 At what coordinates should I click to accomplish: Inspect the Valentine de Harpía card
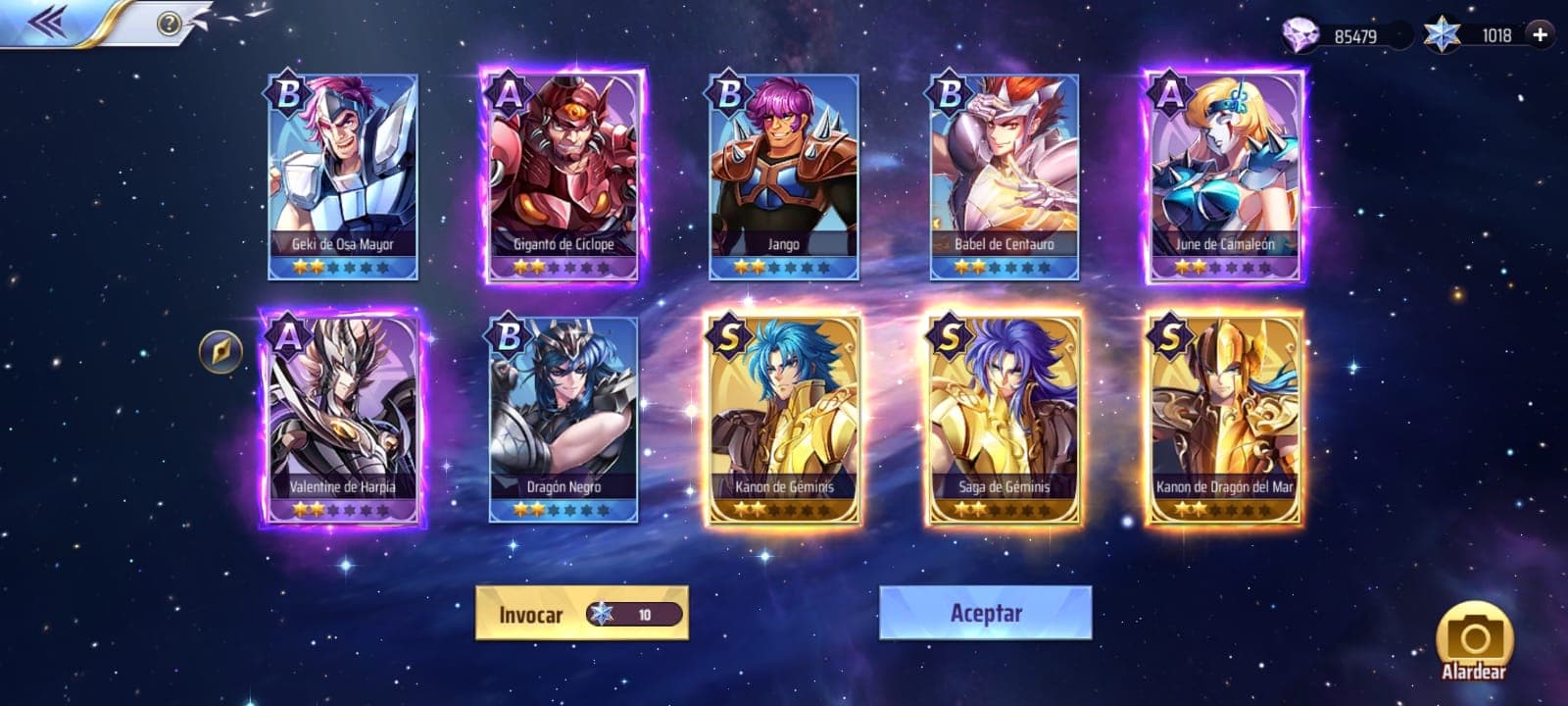(x=343, y=419)
